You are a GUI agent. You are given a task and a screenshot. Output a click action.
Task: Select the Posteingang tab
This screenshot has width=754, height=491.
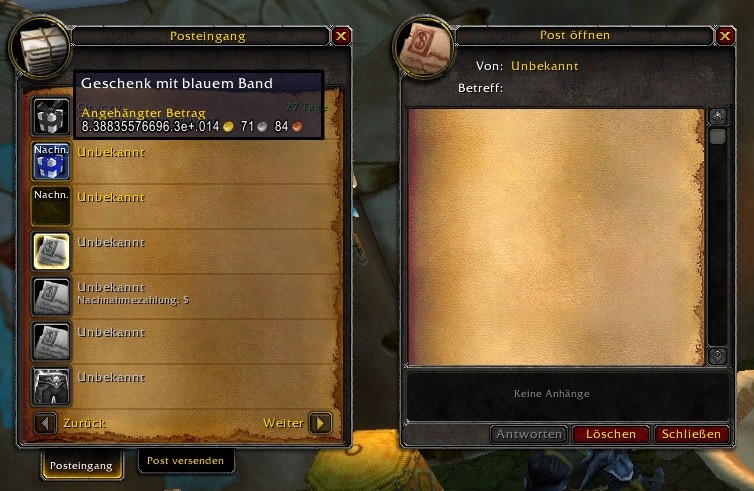pyautogui.click(x=82, y=464)
